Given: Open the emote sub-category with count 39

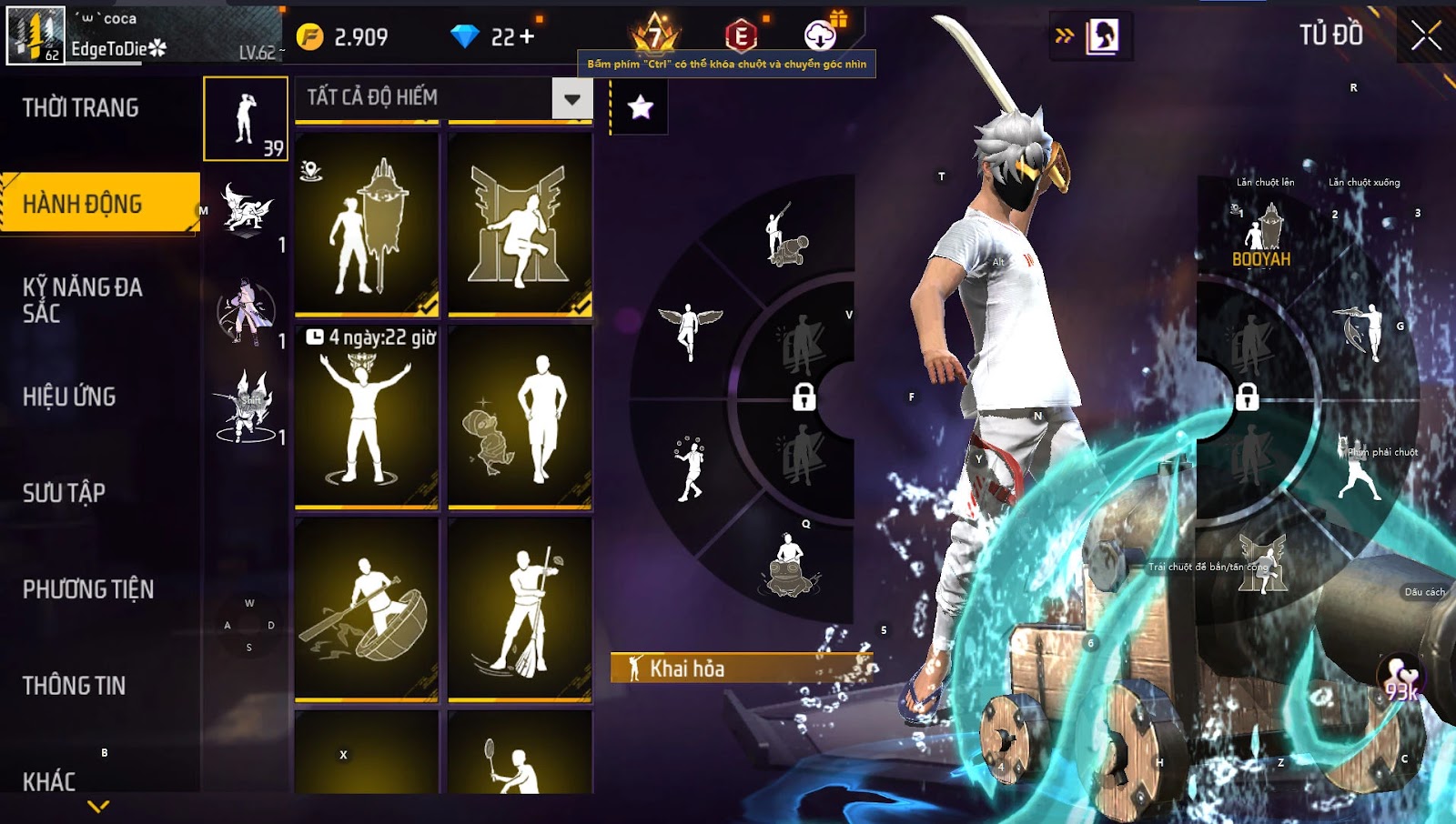Looking at the screenshot, I should pos(246,119).
